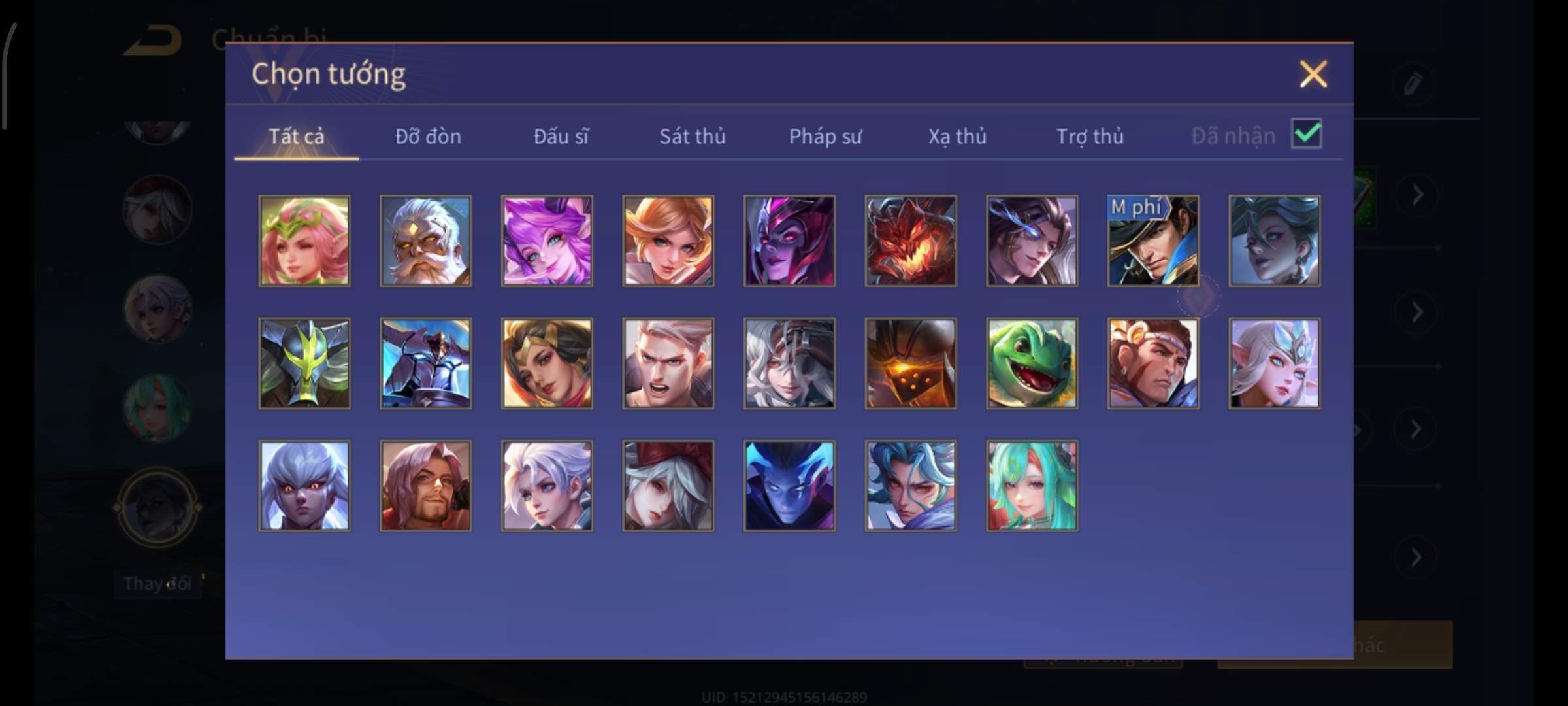The height and width of the screenshot is (706, 1568).
Task: Close the Chọn tướng hero selection dialog
Action: 1313,74
